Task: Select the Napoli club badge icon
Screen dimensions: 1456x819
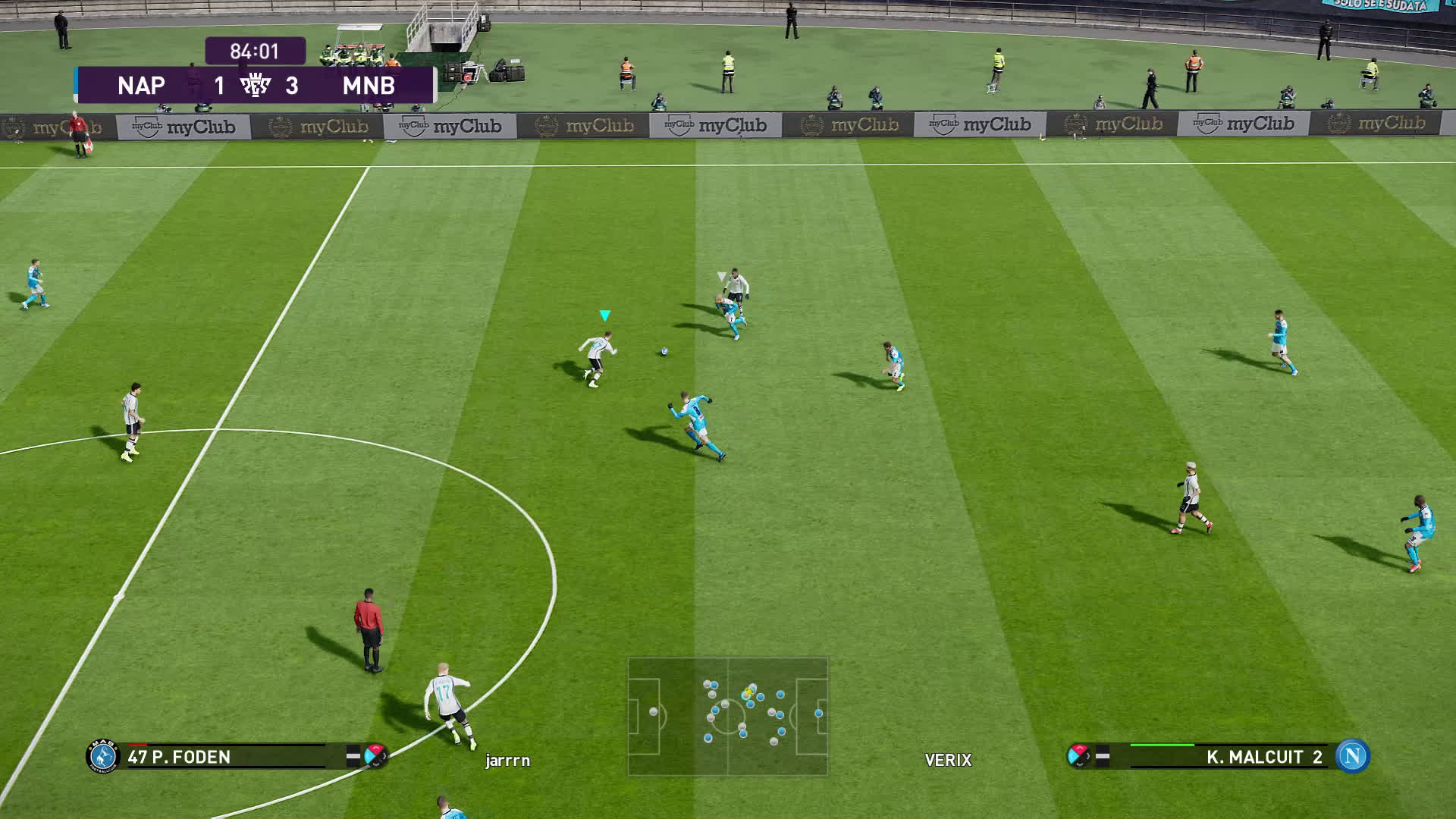Action: (1352, 756)
